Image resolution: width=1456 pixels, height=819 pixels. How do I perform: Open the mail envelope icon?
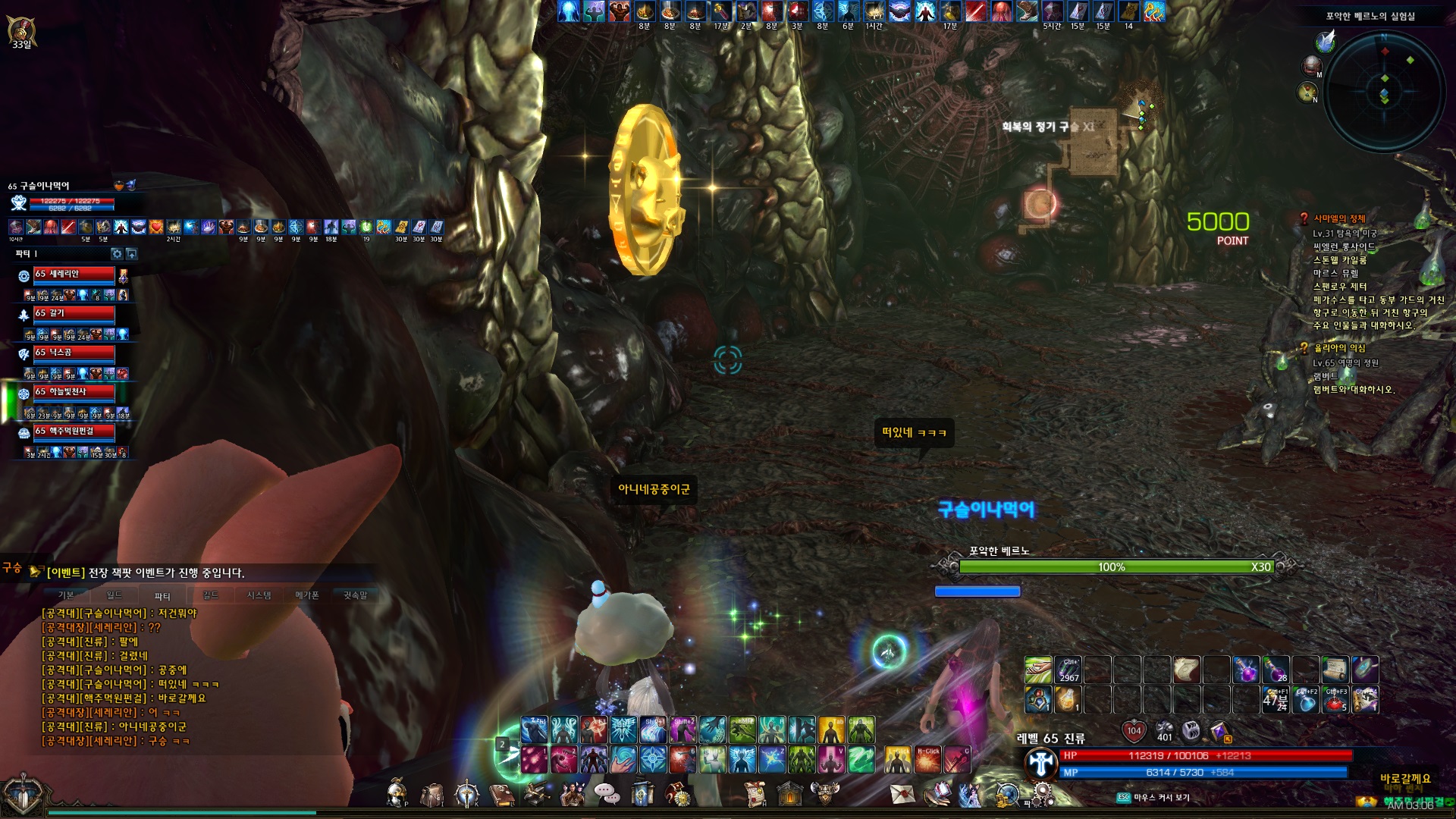click(902, 794)
